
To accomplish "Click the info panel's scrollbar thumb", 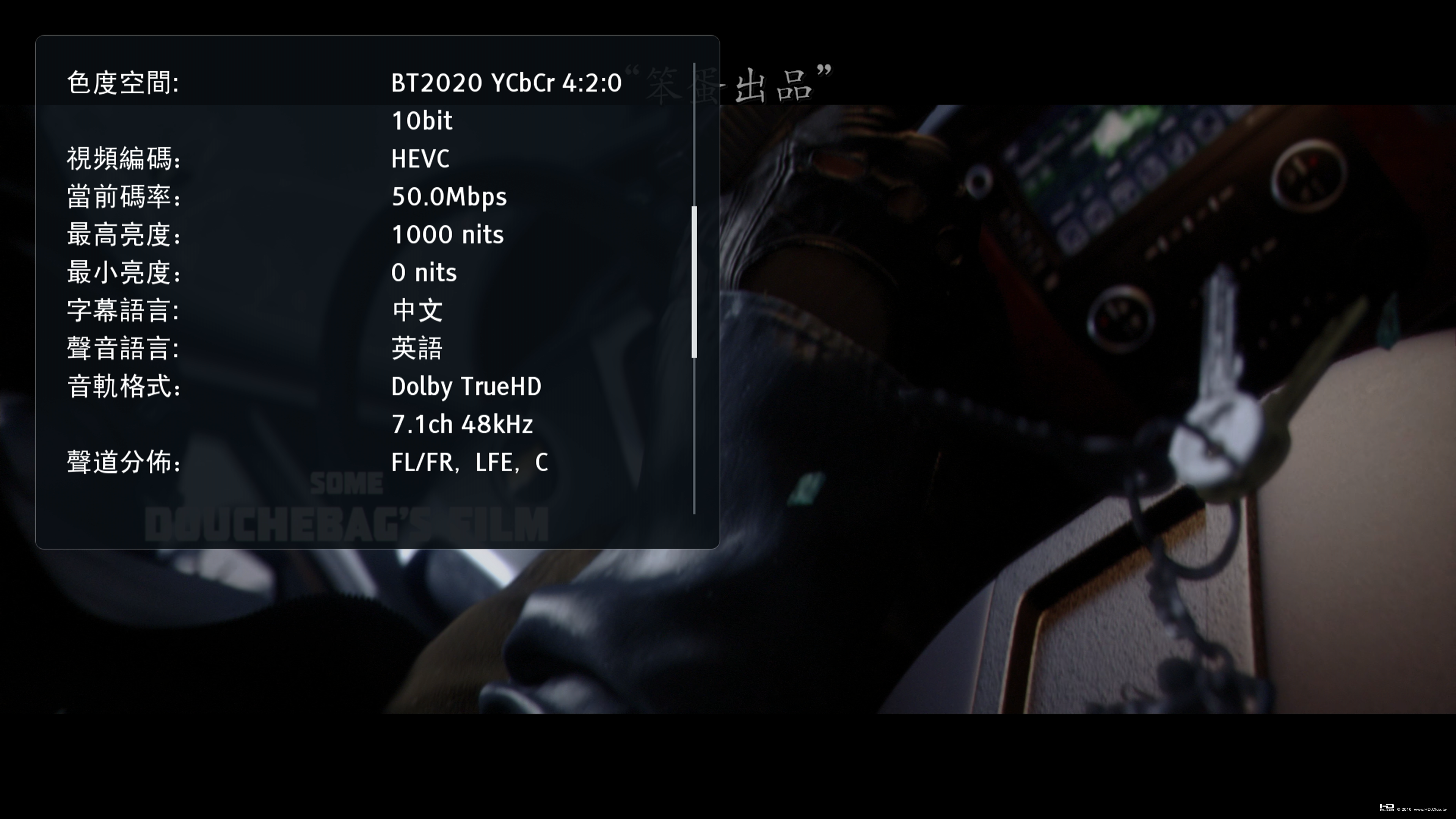I will 694,282.
